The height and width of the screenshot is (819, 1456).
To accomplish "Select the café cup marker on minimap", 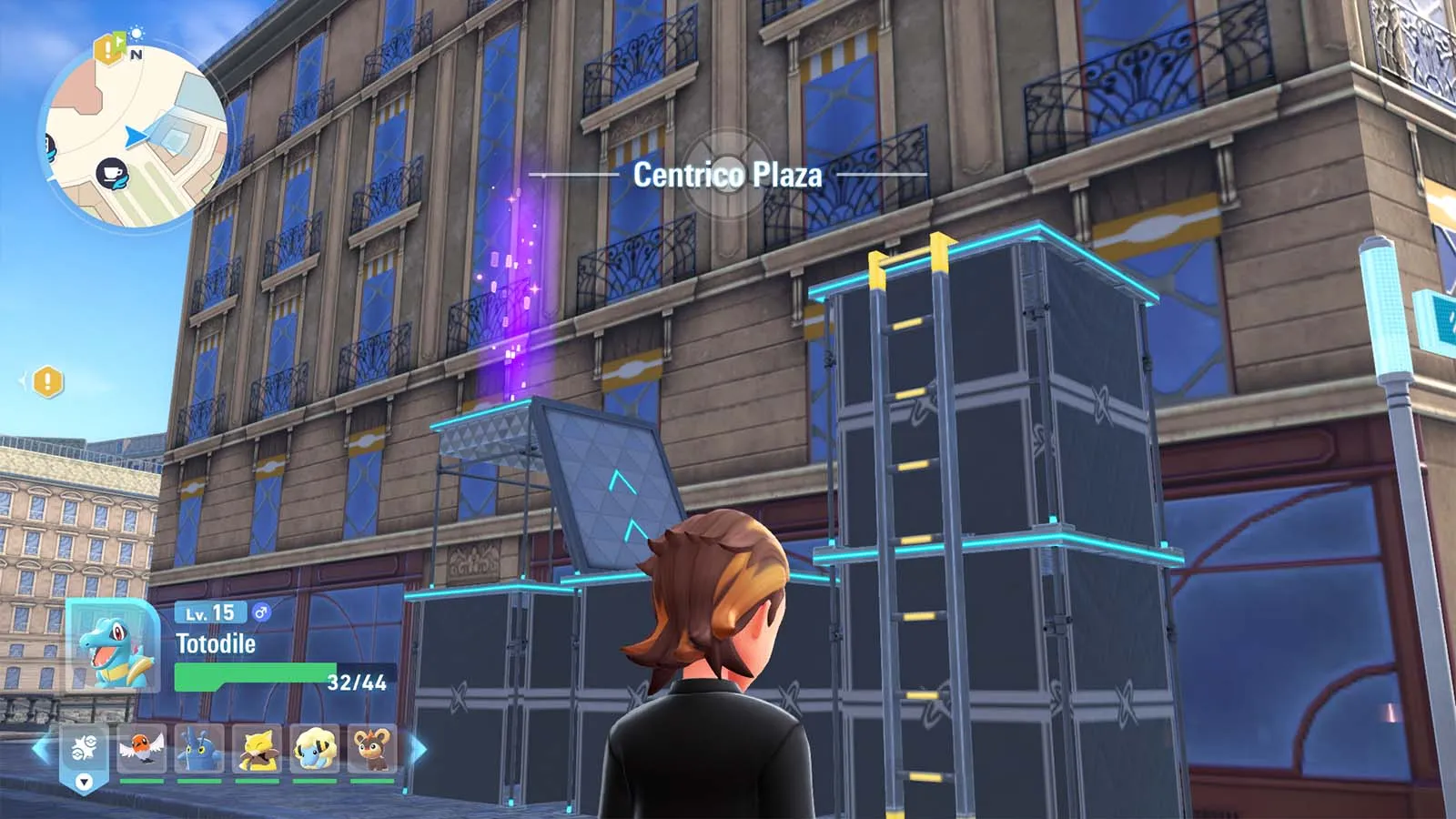I will coord(112,172).
